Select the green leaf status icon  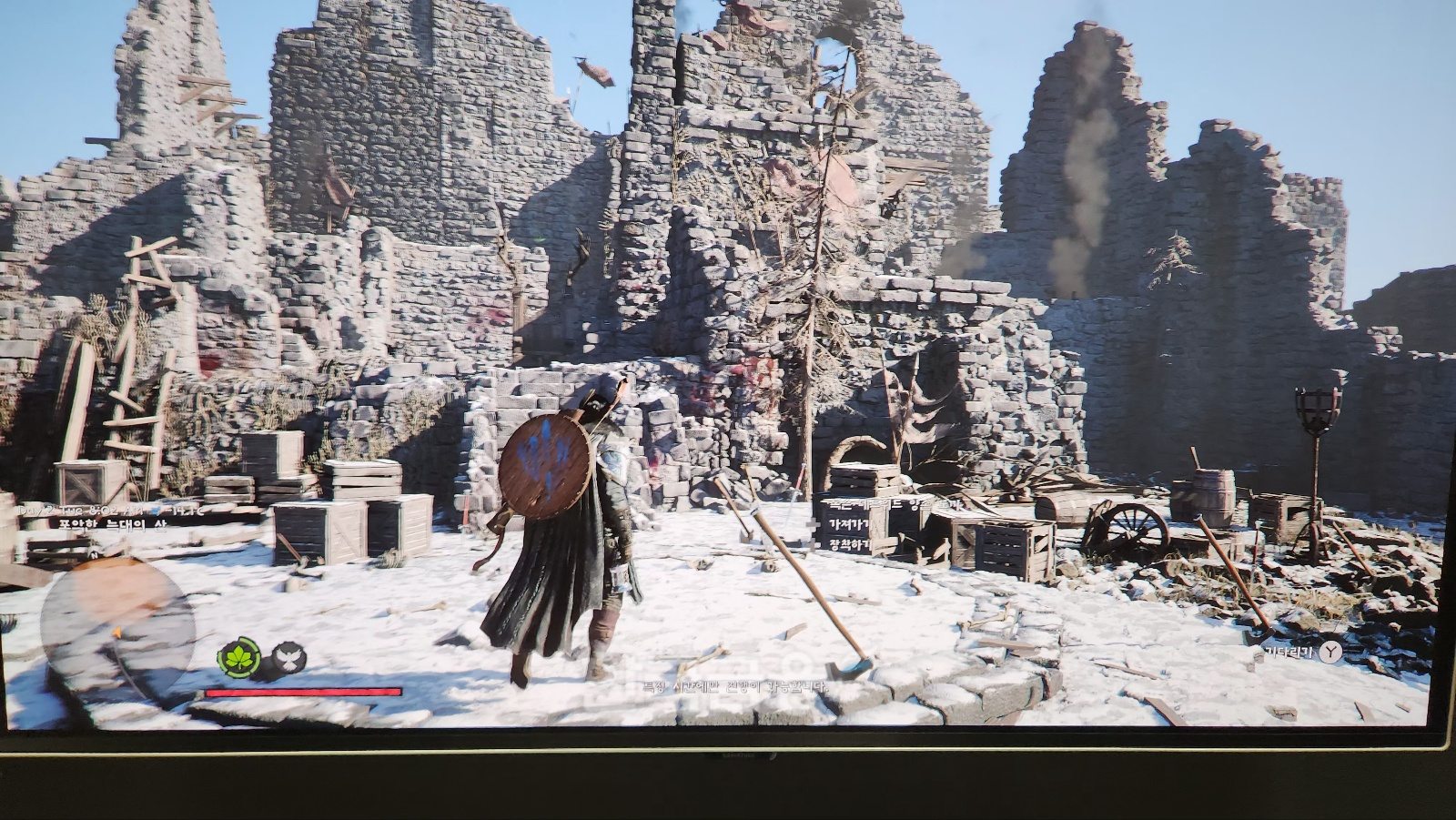coord(239,658)
